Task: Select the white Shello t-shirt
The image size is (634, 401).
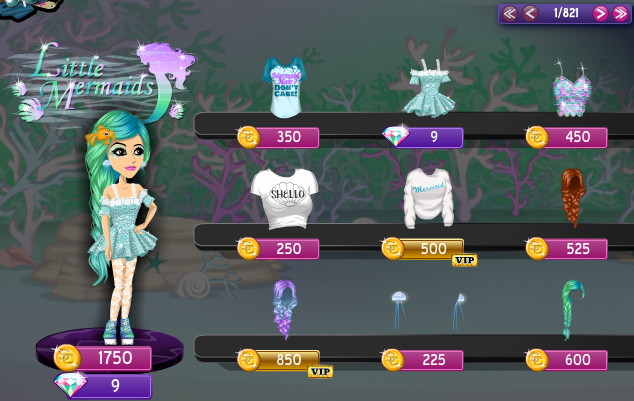Action: (x=284, y=197)
